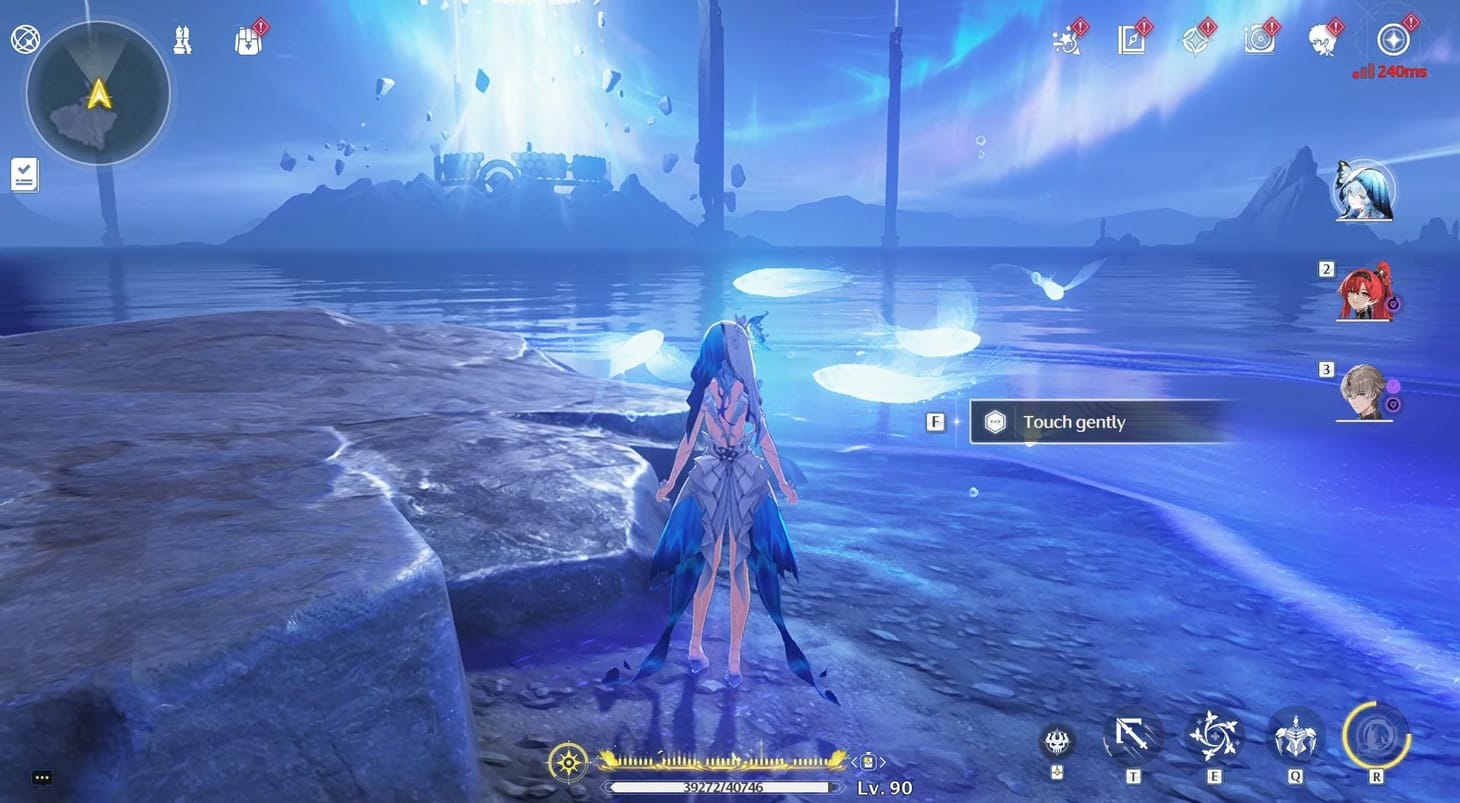Toggle the chat message bubble

click(x=42, y=777)
